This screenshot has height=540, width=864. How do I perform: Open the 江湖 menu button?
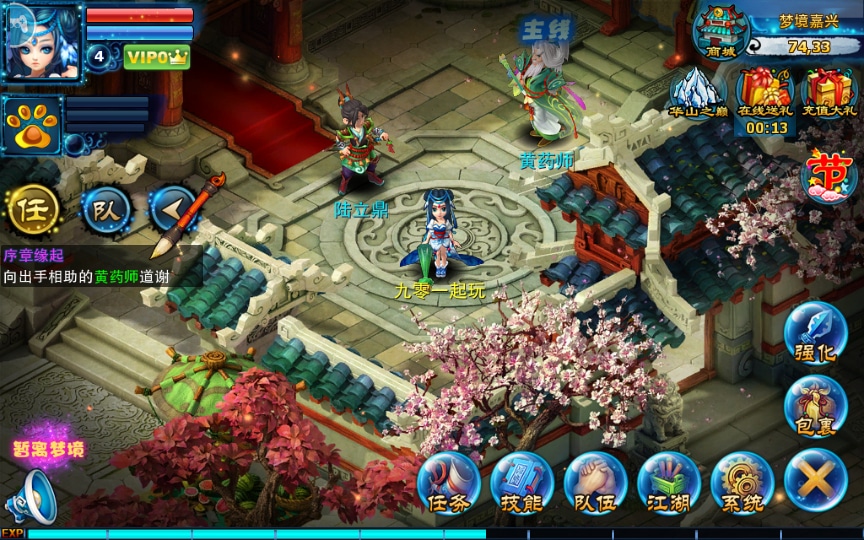[668, 483]
